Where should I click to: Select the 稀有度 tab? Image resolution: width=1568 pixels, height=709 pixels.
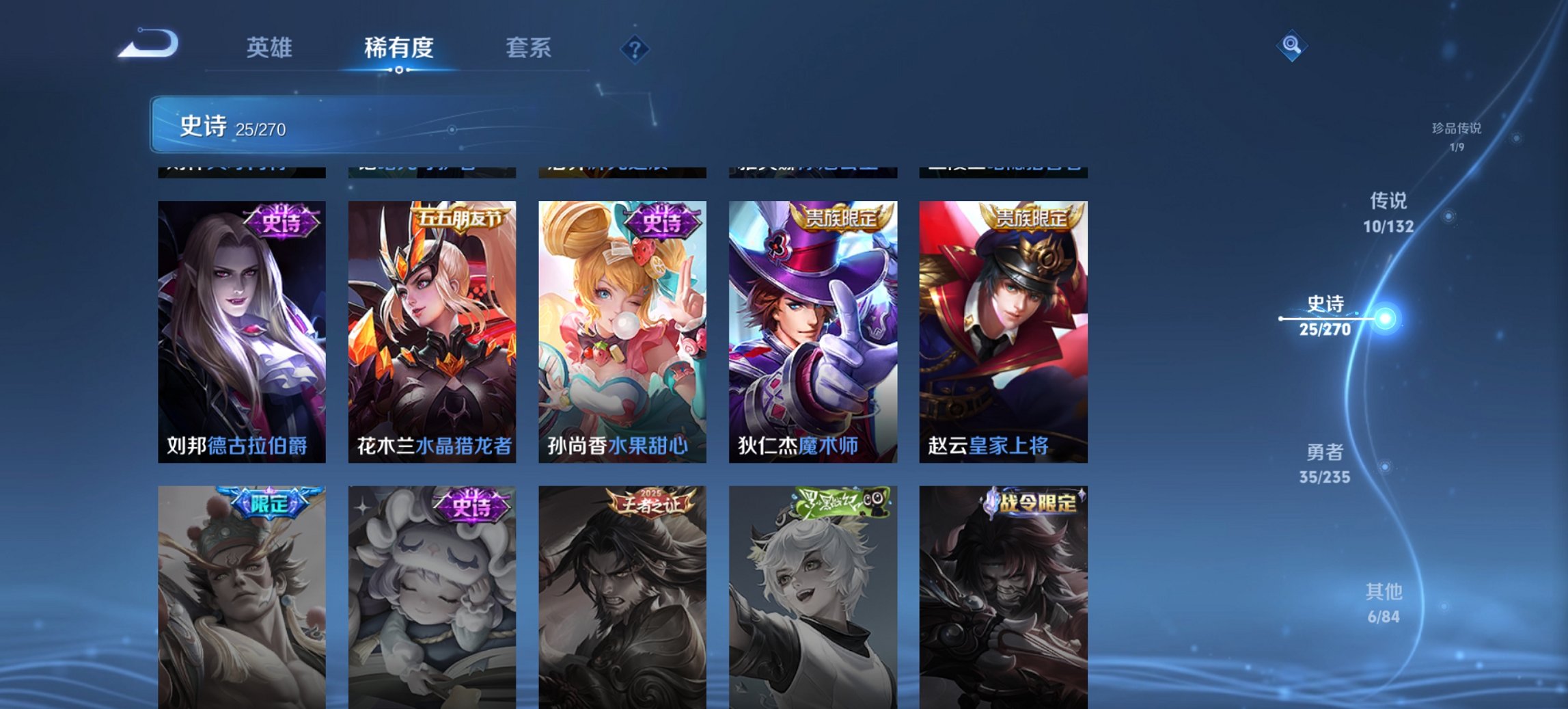click(400, 48)
